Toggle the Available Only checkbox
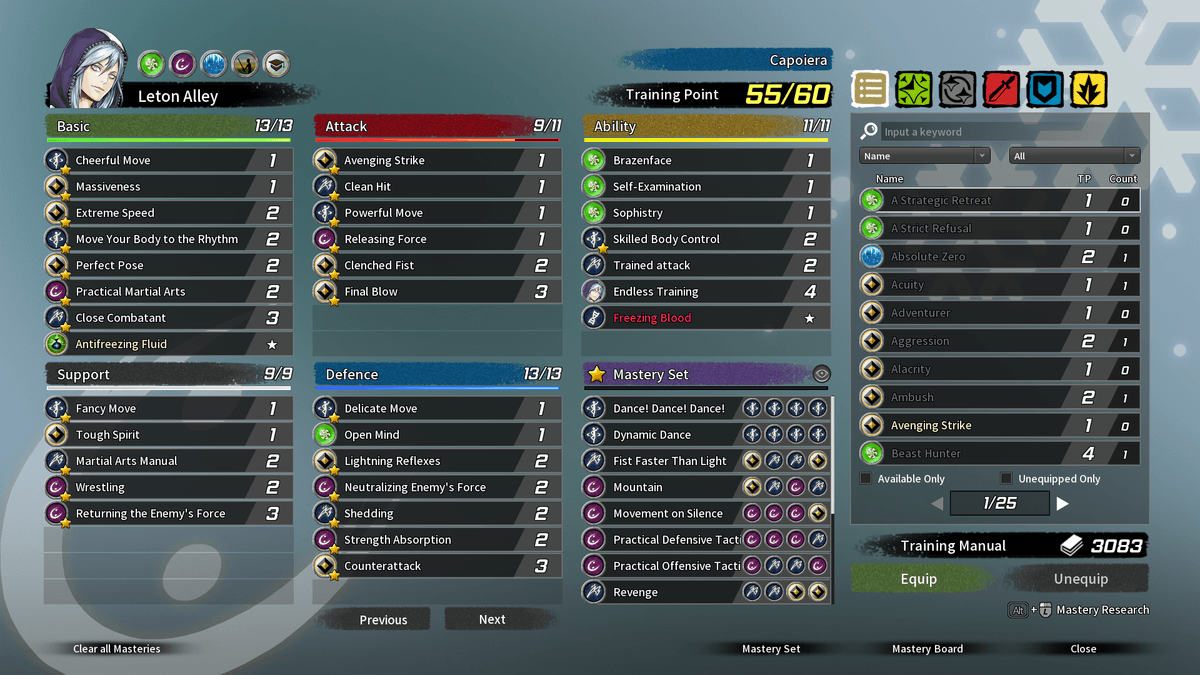Viewport: 1200px width, 675px height. (x=866, y=479)
